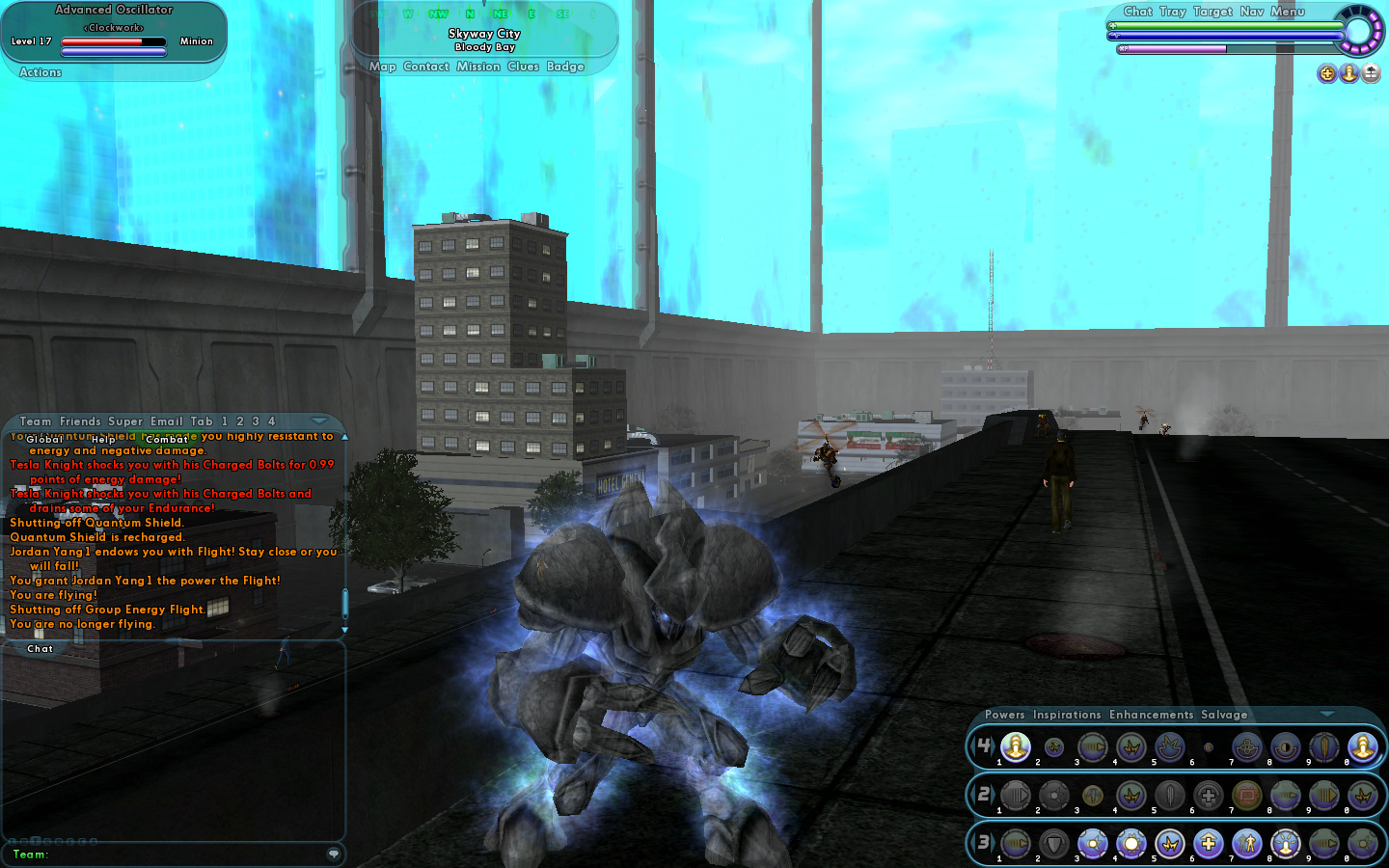
Task: Open the Badge window
Action: click(x=565, y=67)
